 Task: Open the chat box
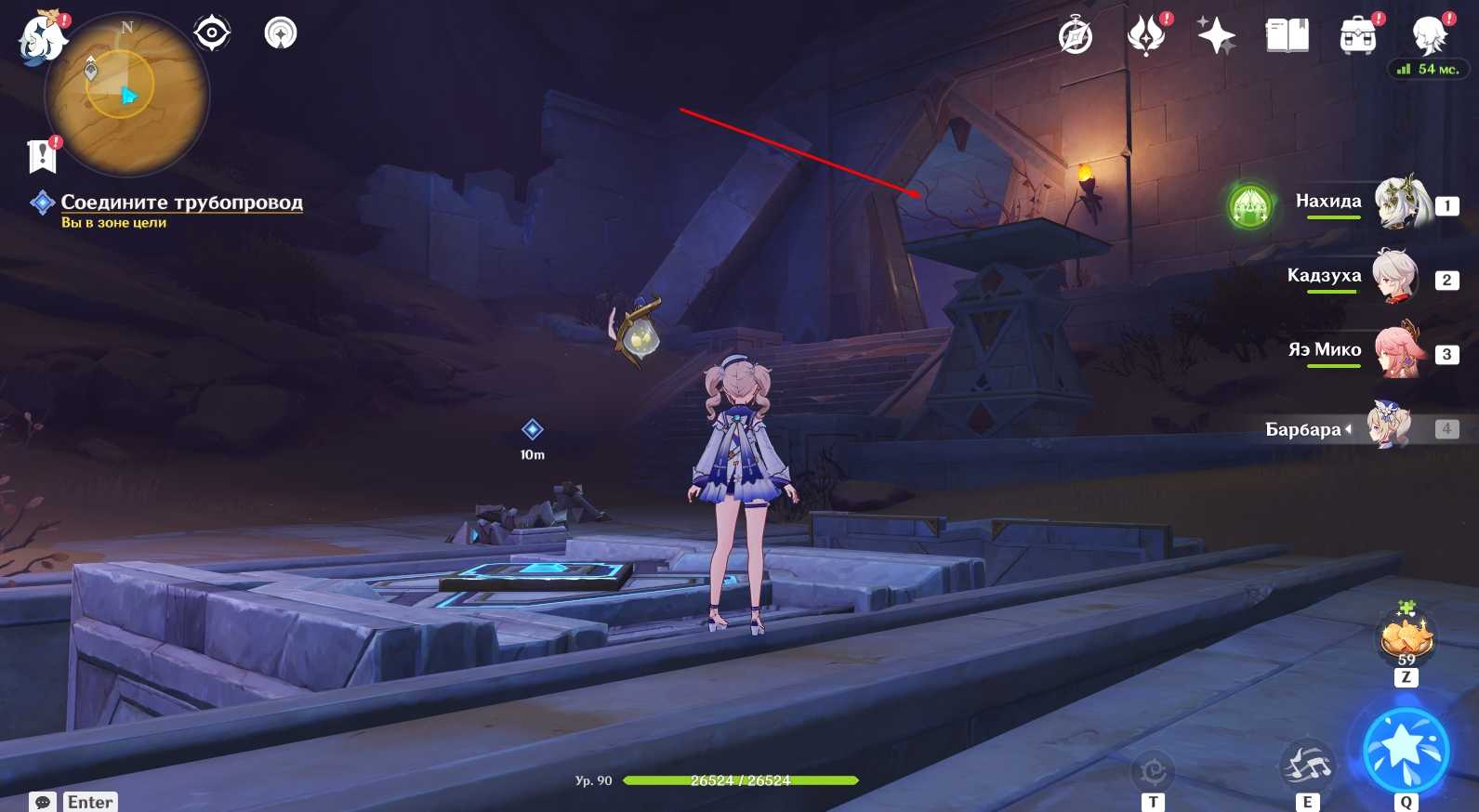[43, 802]
